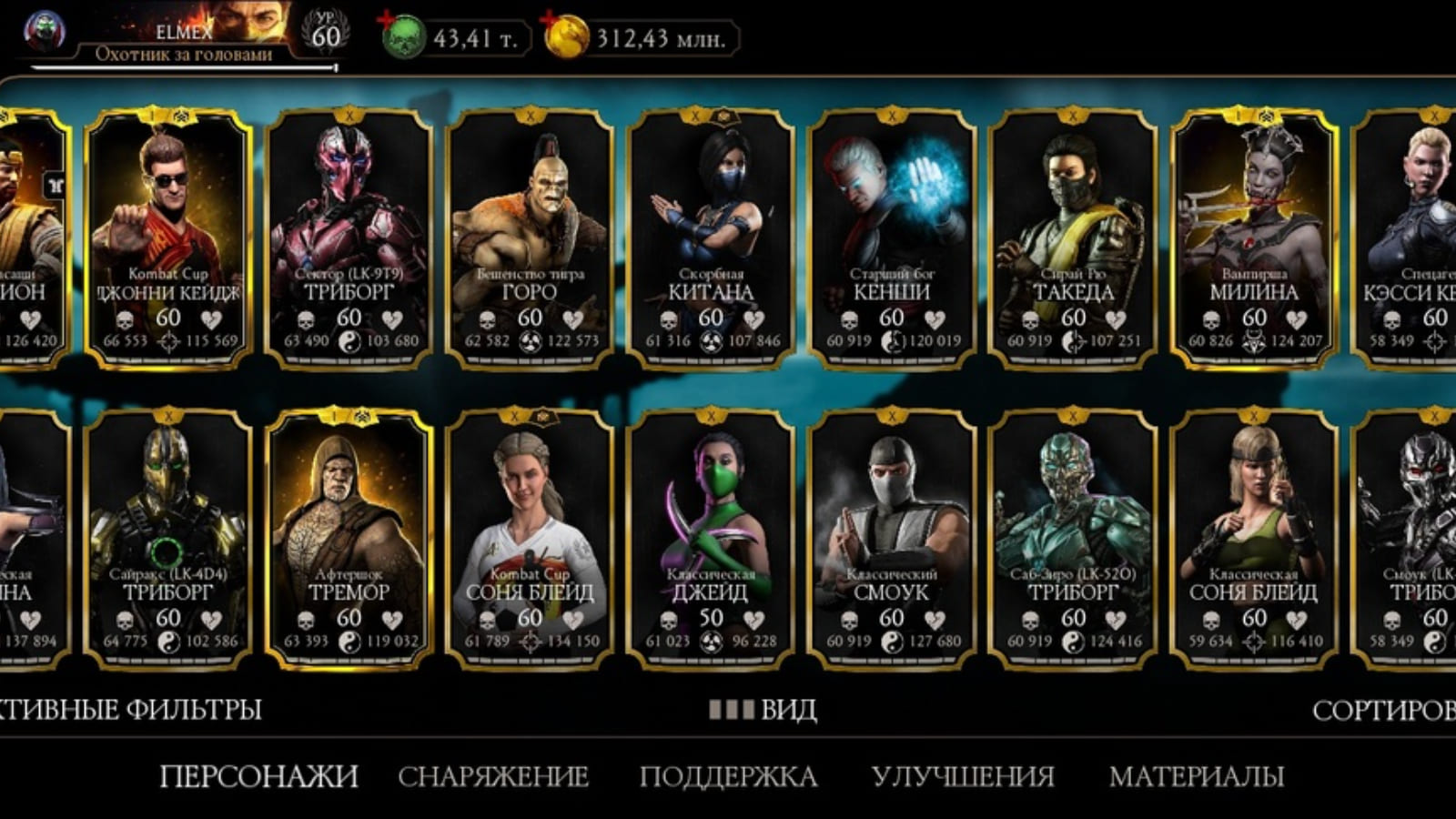Choose the Sub-Zero (LK-520) Triborg card
This screenshot has width=1456, height=819.
click(x=1073, y=537)
